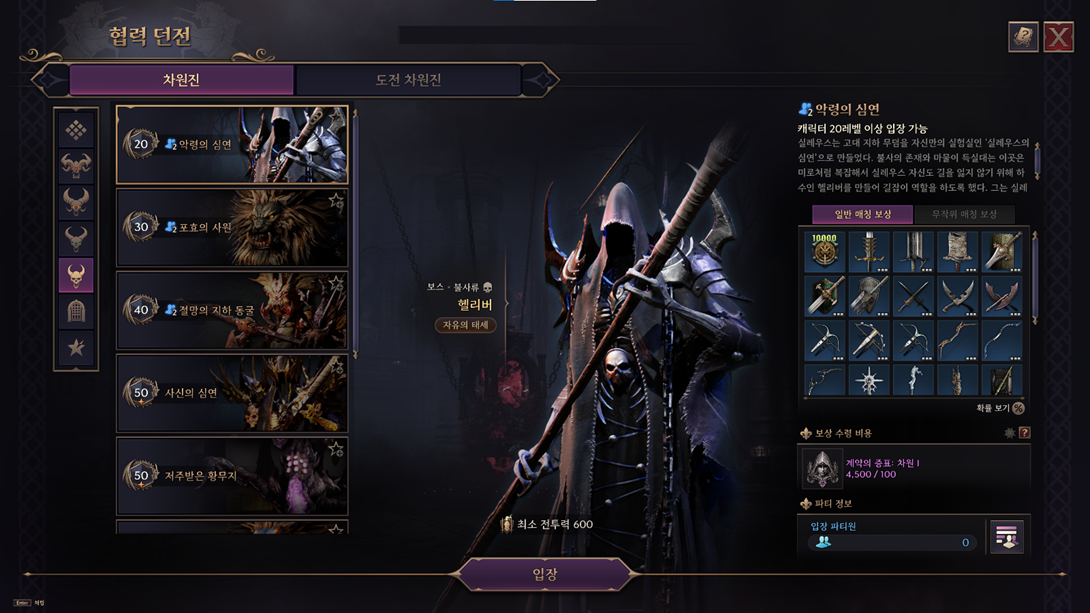Select the diamond-pattern all-dungeons filter
Screen dimensions: 1090x613
coord(76,130)
